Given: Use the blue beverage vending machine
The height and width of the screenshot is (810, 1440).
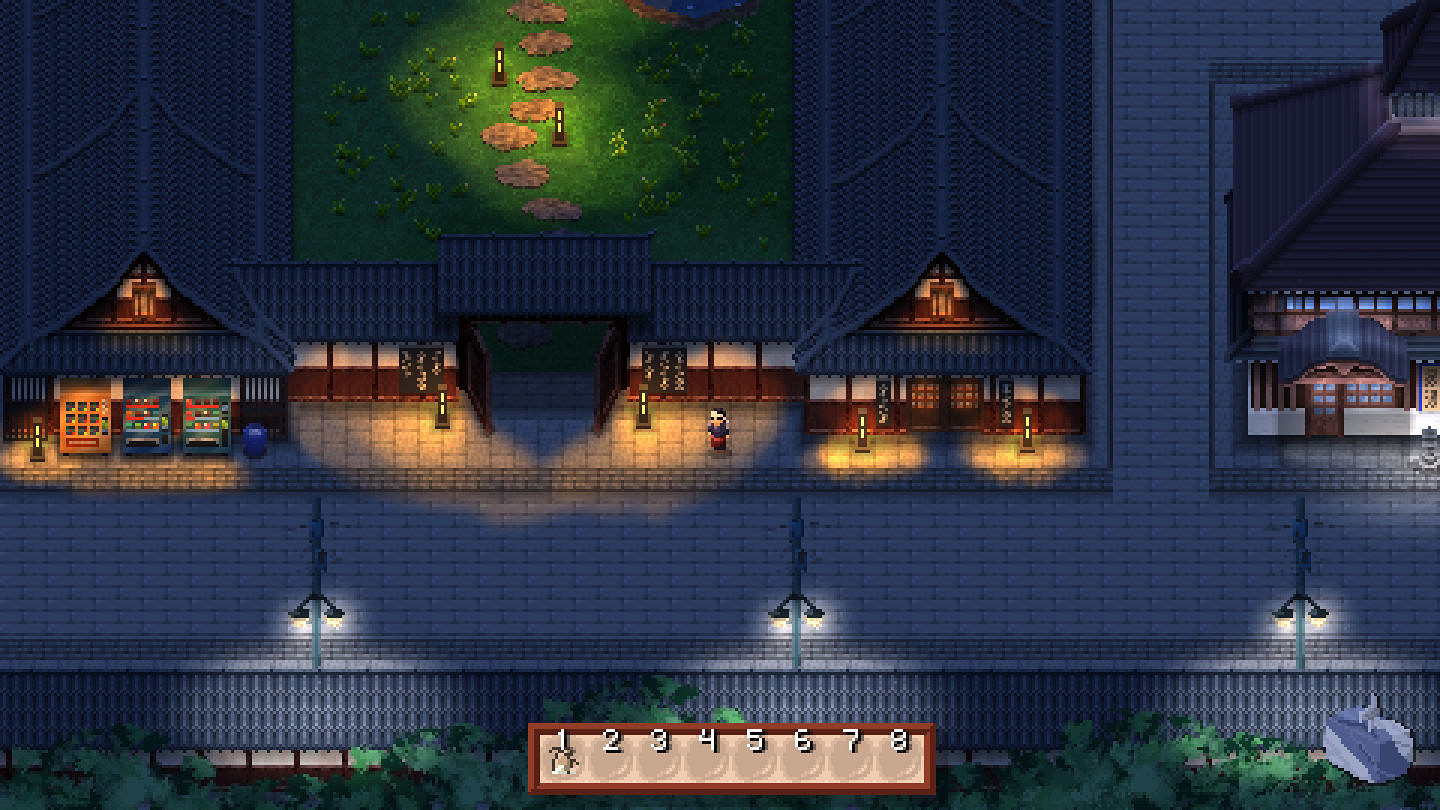Looking at the screenshot, I should (147, 415).
